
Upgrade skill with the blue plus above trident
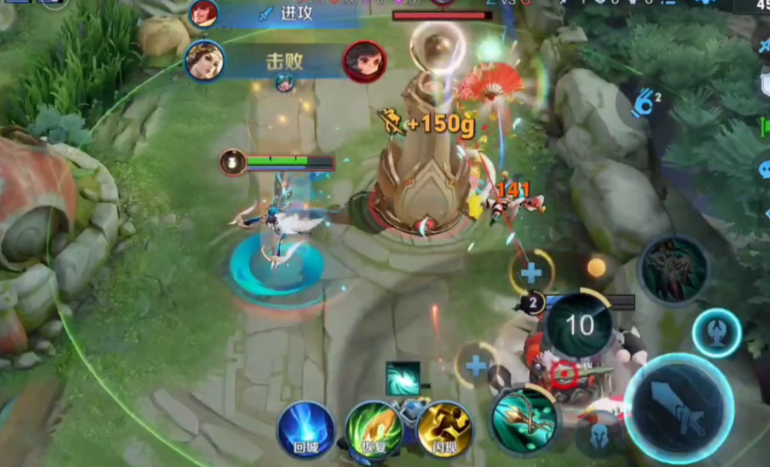click(x=476, y=366)
